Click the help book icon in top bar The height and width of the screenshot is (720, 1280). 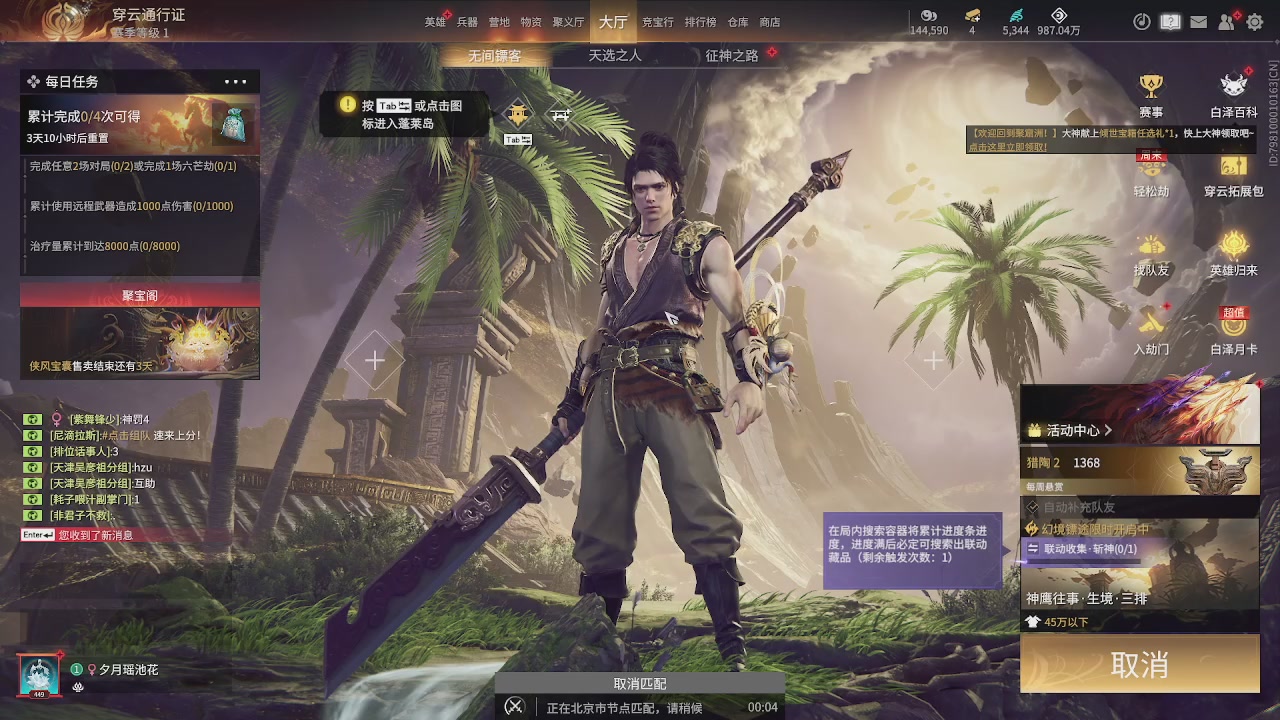pyautogui.click(x=1170, y=21)
